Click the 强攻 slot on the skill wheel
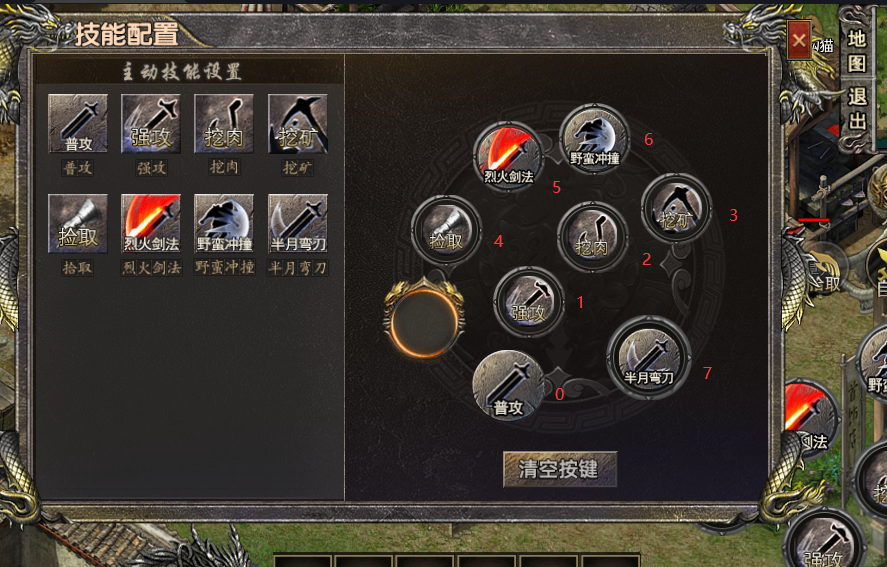The width and height of the screenshot is (887, 567). (x=529, y=301)
